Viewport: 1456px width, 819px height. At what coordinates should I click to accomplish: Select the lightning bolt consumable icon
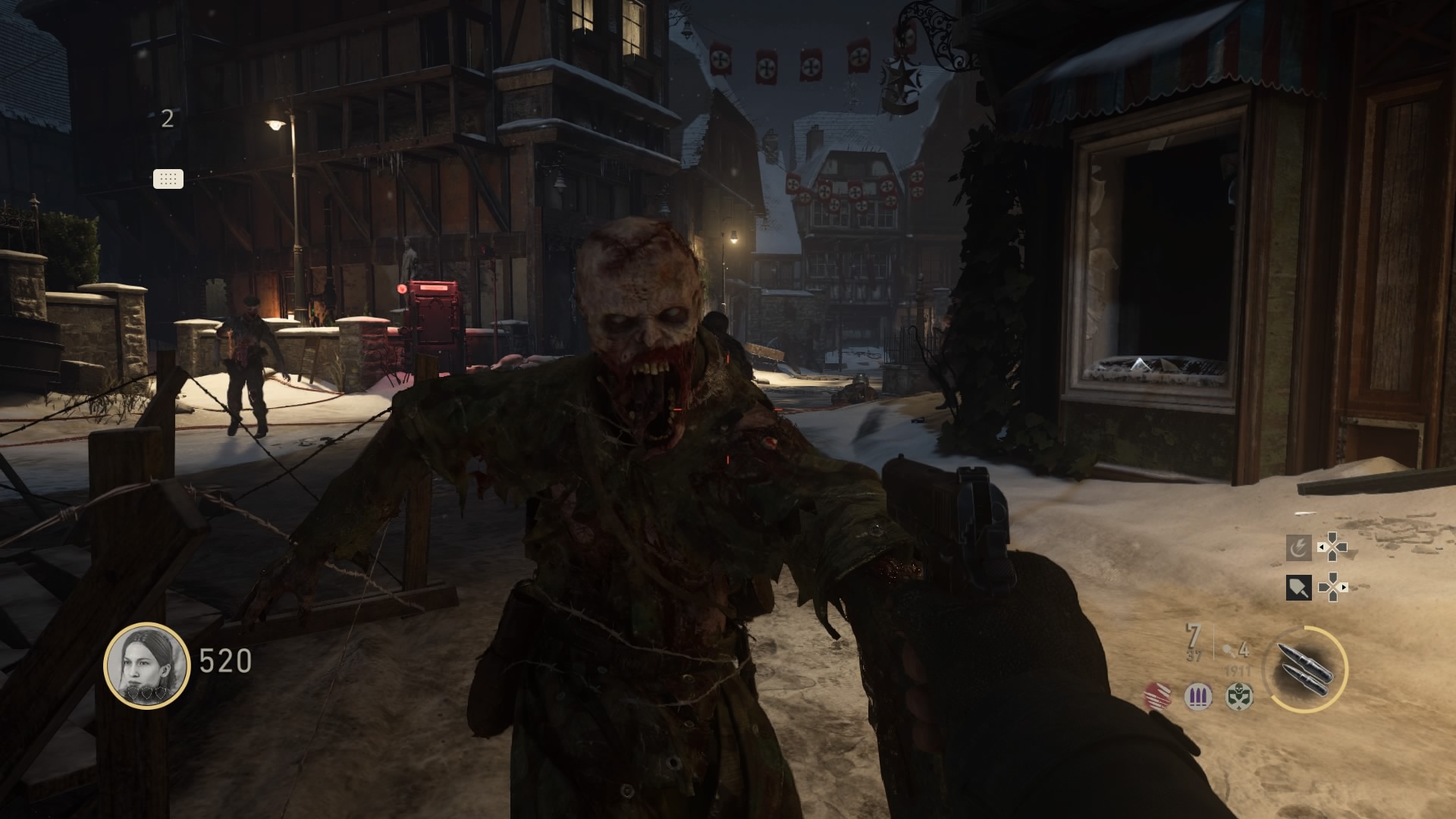click(x=1298, y=548)
